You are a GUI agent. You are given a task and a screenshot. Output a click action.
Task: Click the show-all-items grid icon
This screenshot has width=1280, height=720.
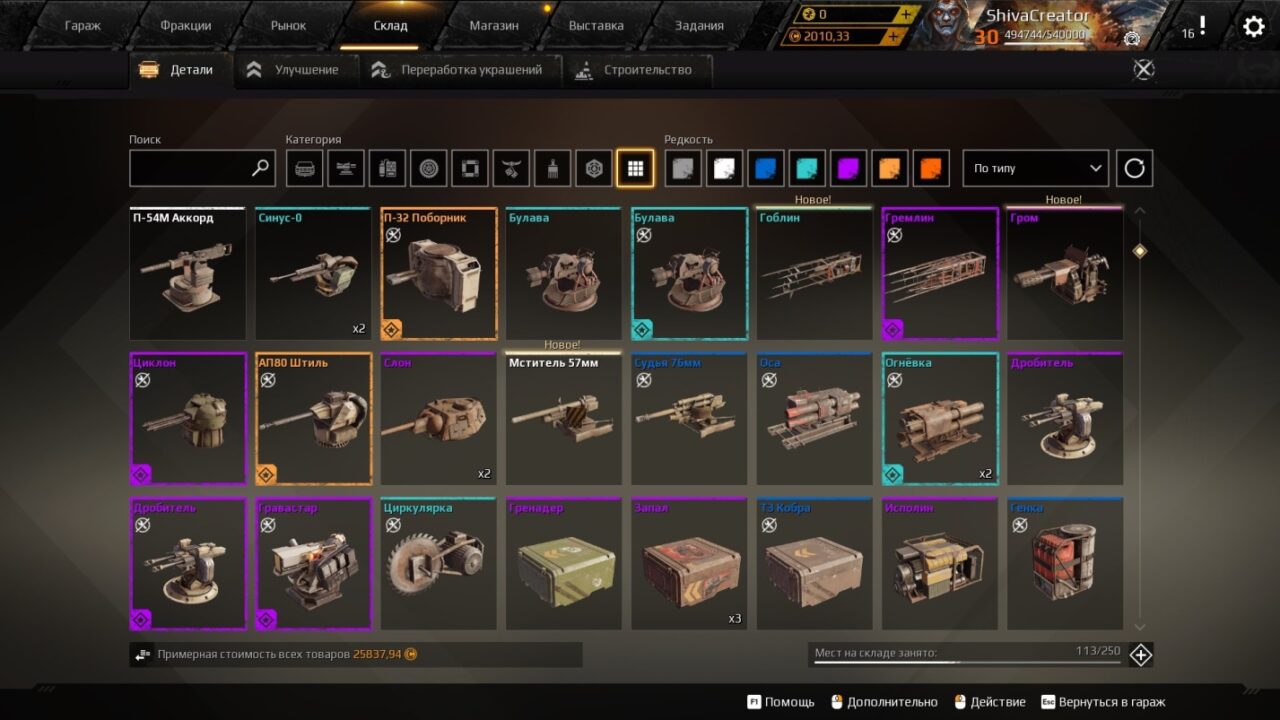[636, 168]
